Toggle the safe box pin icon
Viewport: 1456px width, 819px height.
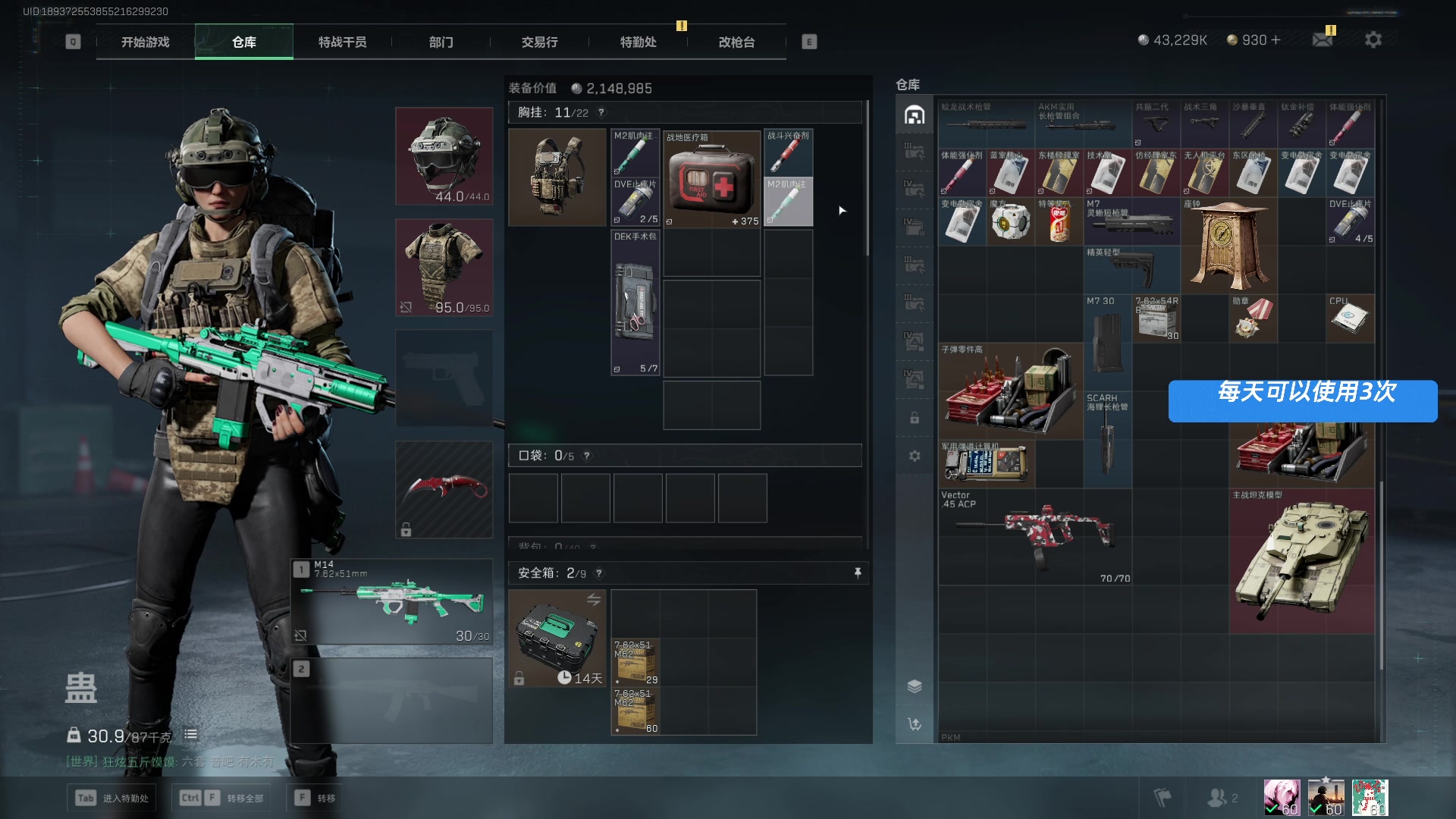pos(858,573)
